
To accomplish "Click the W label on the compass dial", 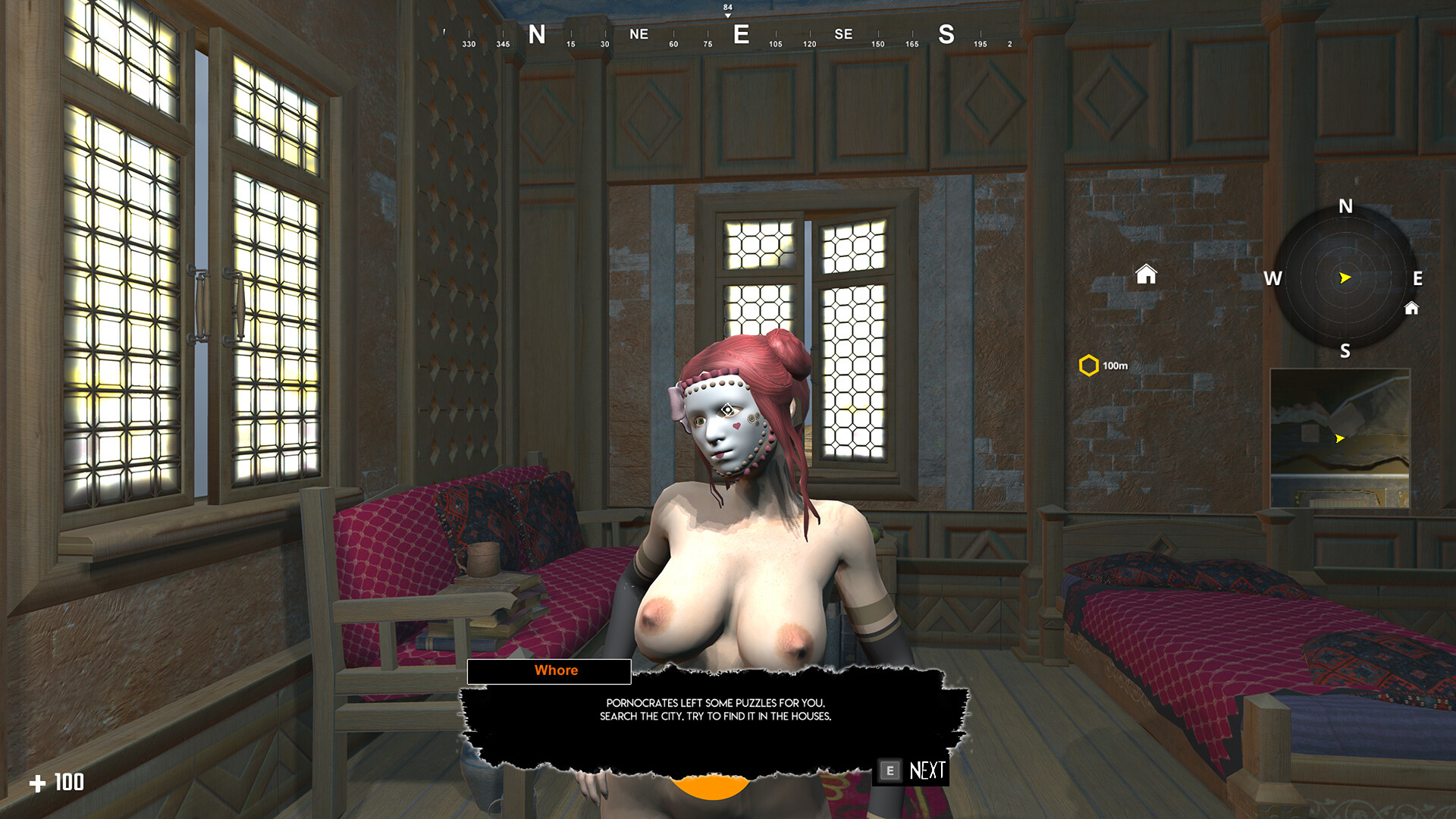I will tap(1272, 279).
